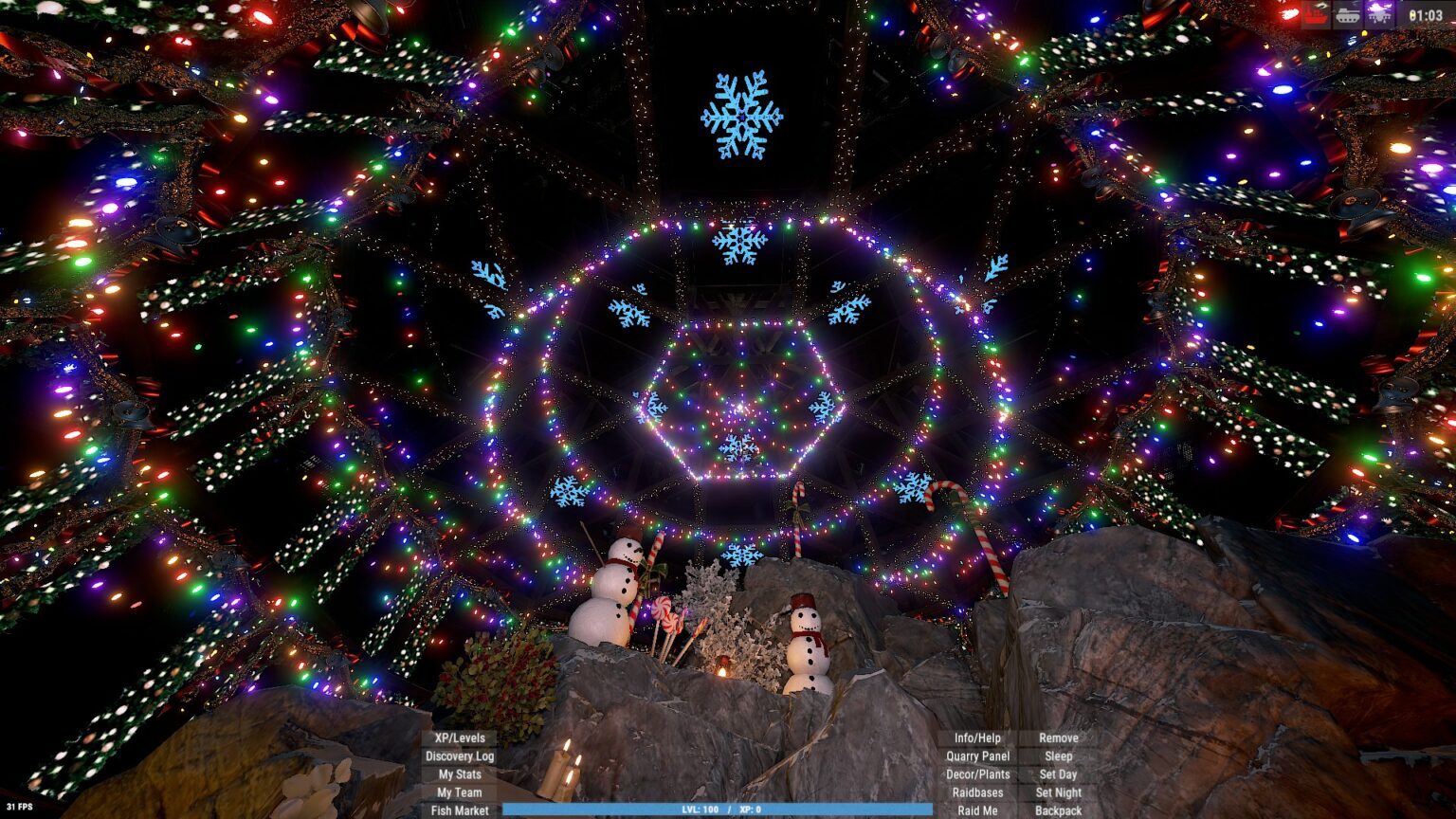Switch to night with Set Night
1456x819 pixels.
[x=1058, y=792]
